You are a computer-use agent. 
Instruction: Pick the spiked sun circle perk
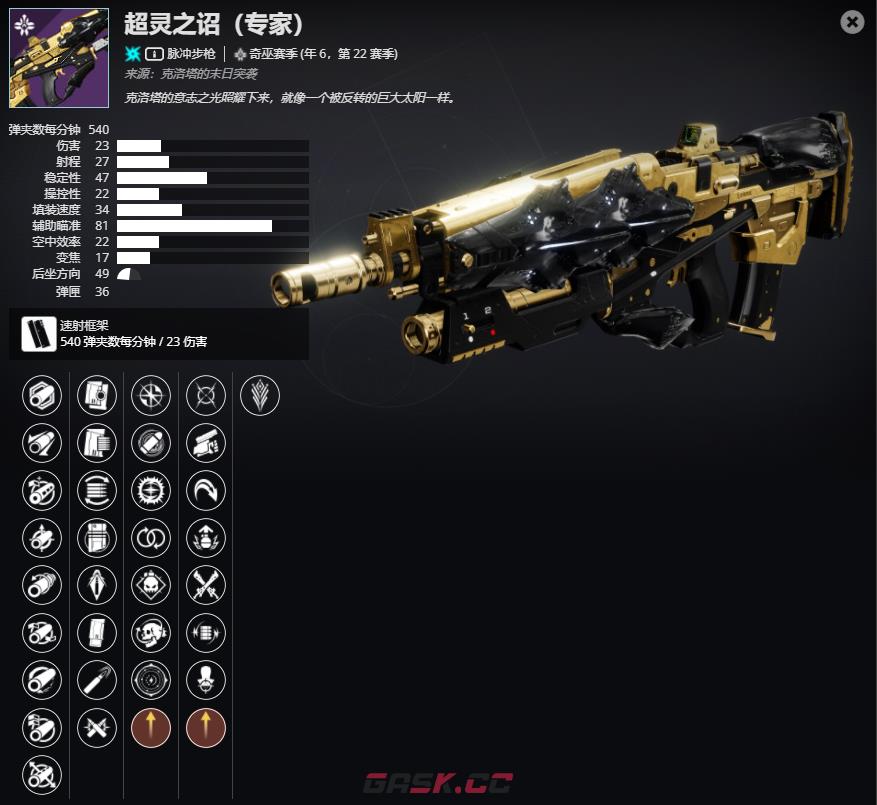(151, 490)
